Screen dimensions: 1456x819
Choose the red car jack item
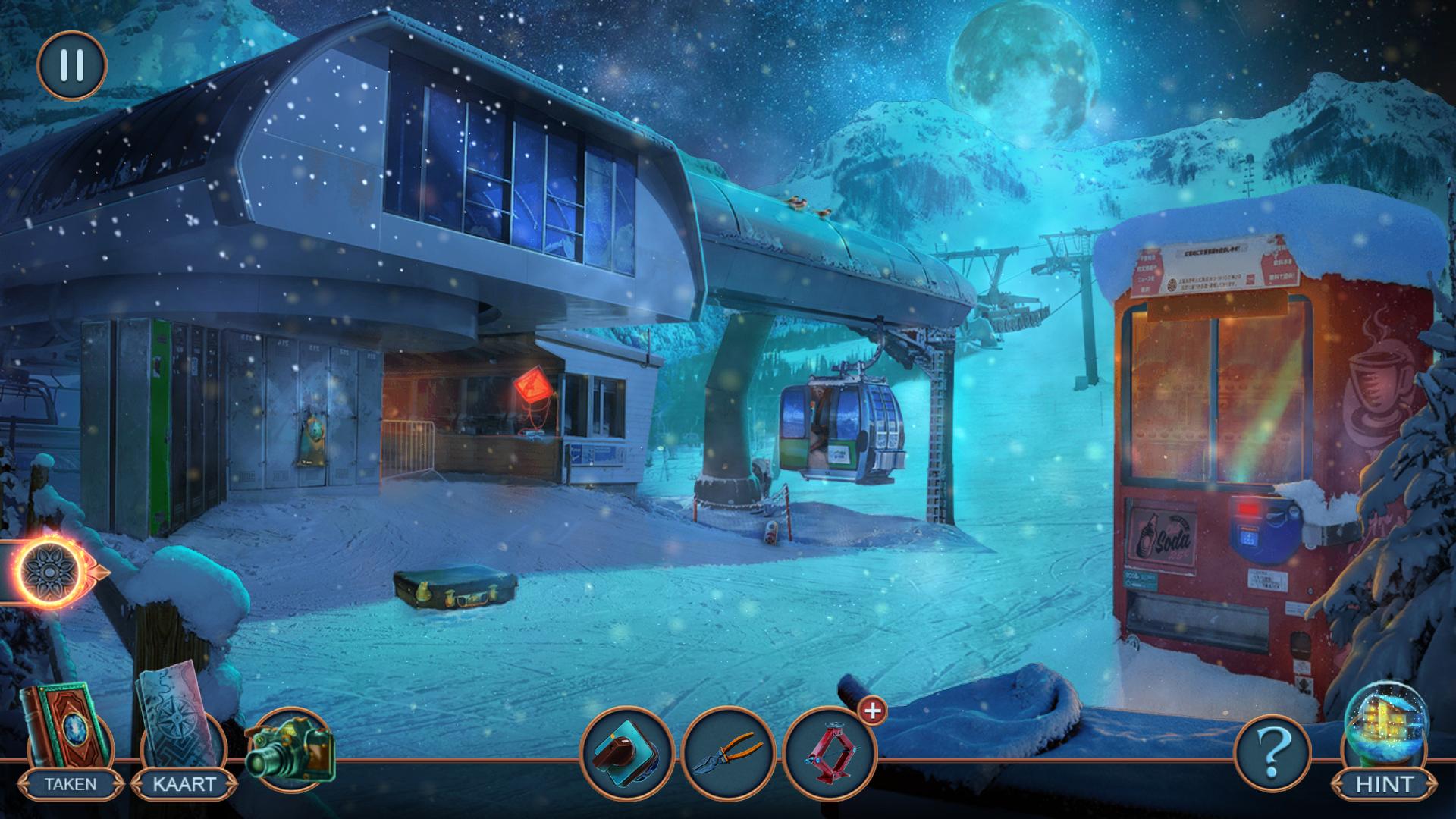coord(829,751)
